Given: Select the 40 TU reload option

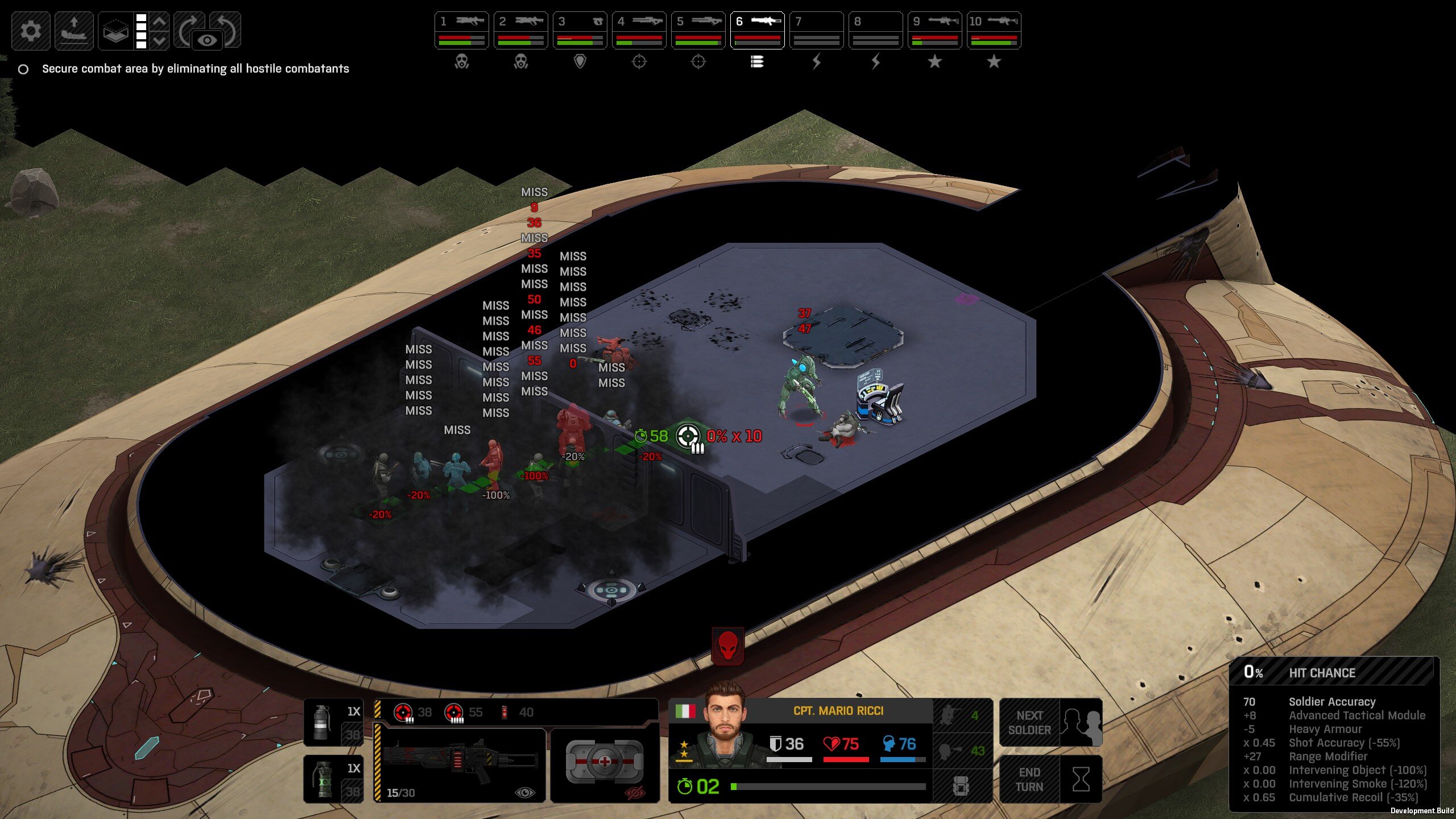Looking at the screenshot, I should [518, 712].
